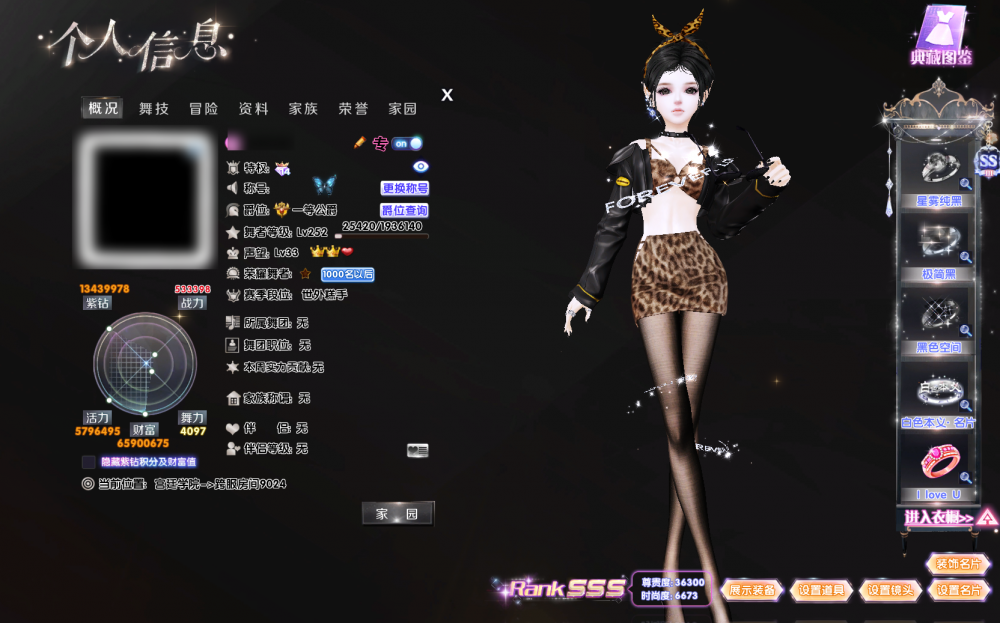This screenshot has width=1000, height=623.
Task: Open the 荣誉 tab
Action: pyautogui.click(x=353, y=109)
